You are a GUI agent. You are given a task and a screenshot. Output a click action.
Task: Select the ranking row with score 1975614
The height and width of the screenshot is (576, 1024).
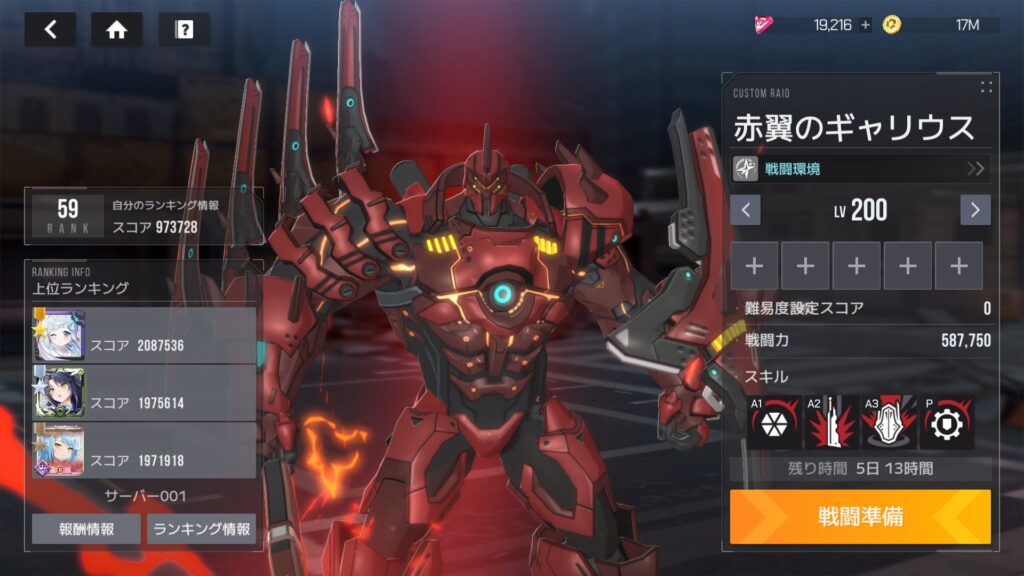pos(144,392)
